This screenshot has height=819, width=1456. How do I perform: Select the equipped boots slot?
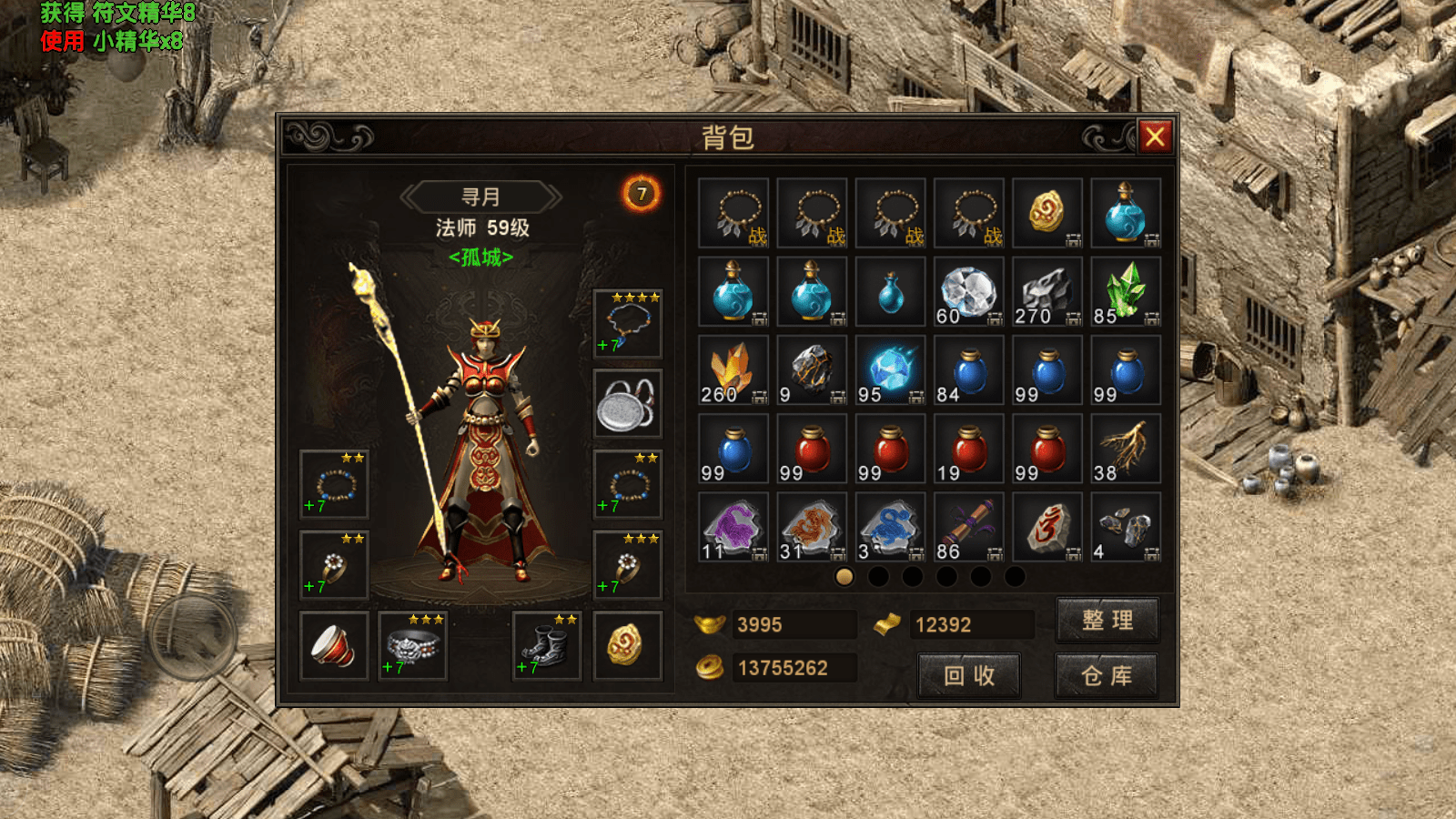(546, 645)
